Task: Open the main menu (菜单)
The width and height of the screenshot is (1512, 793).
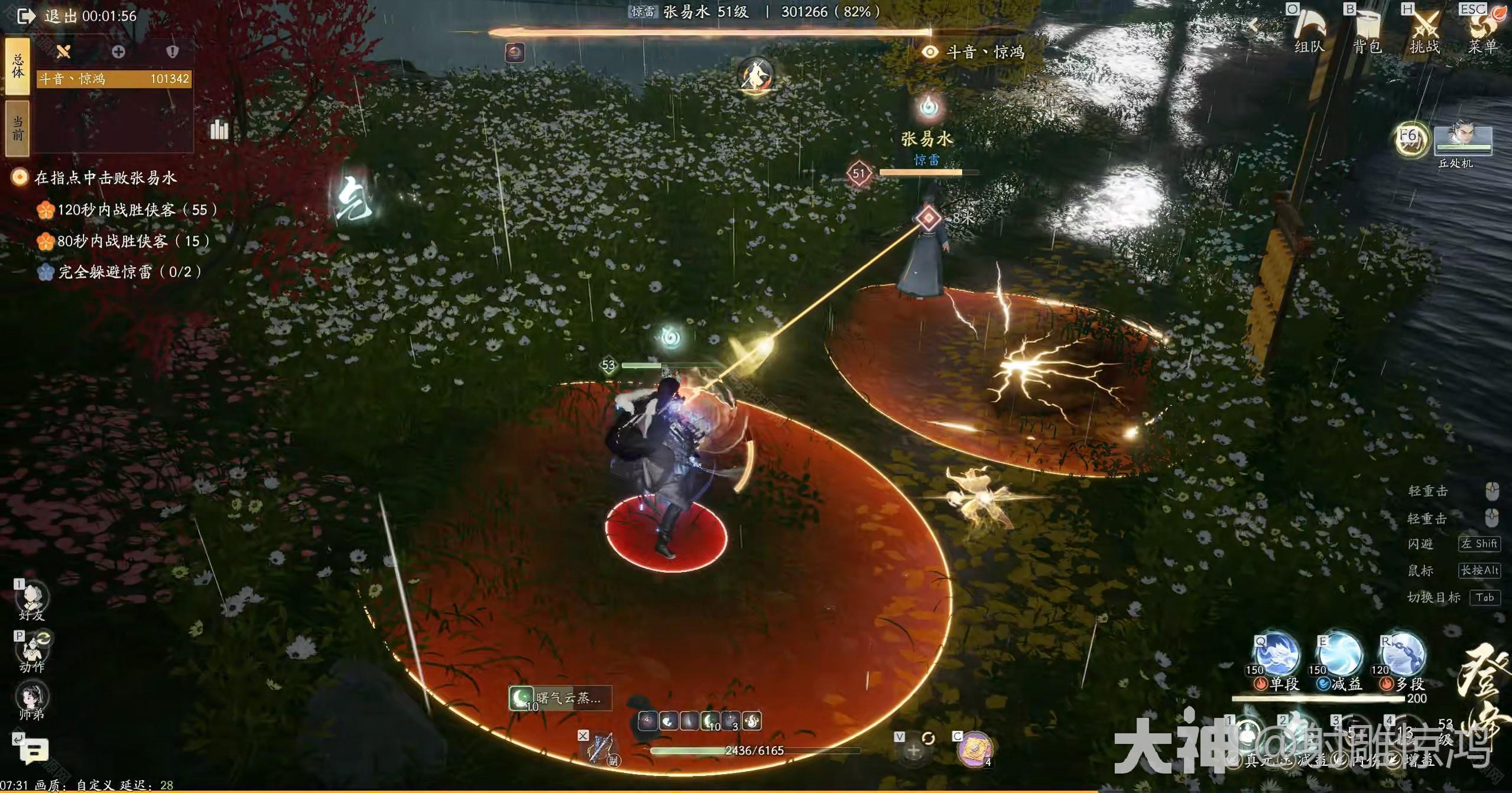Action: [1482, 30]
